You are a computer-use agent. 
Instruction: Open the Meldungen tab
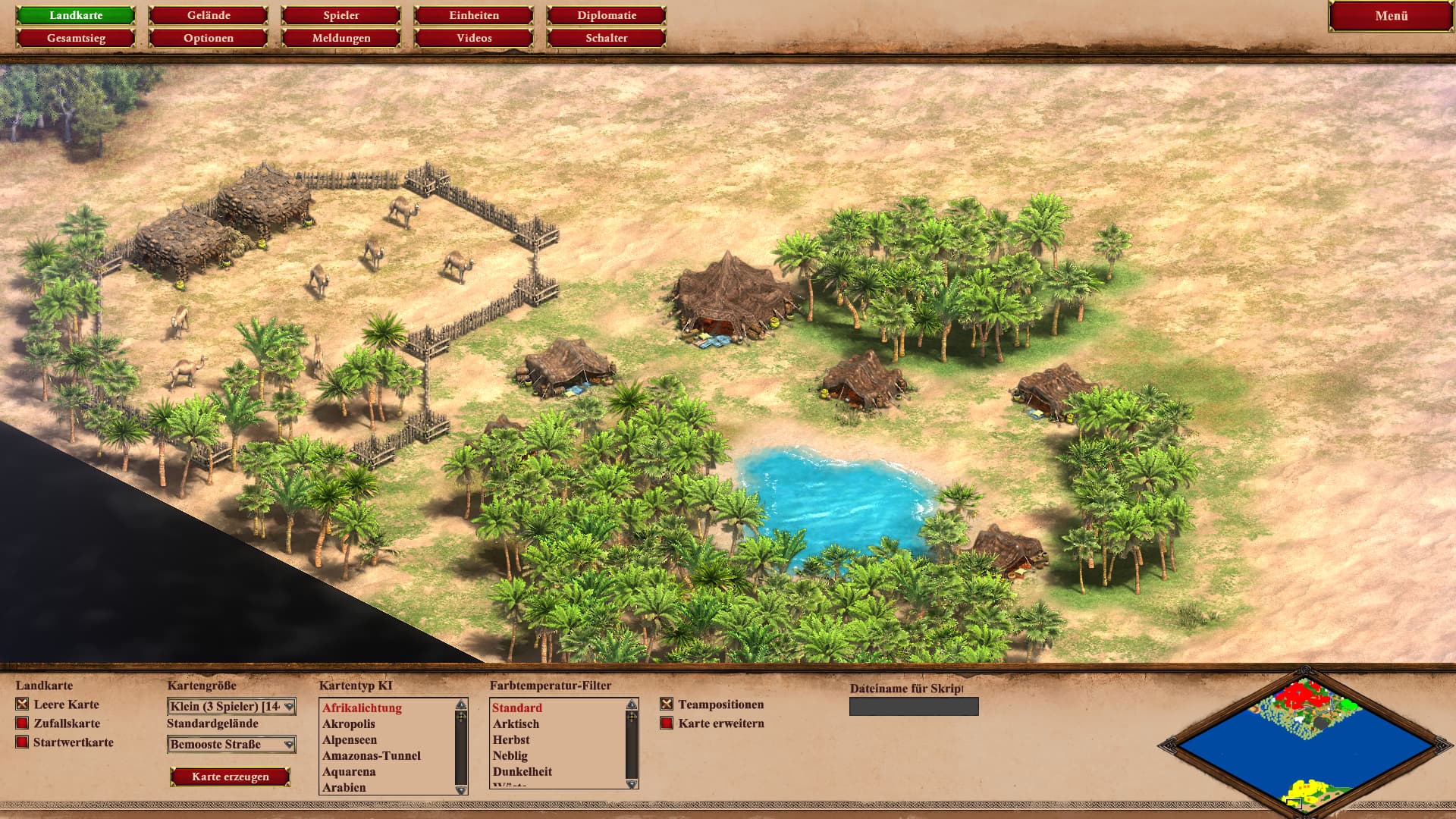tap(341, 38)
